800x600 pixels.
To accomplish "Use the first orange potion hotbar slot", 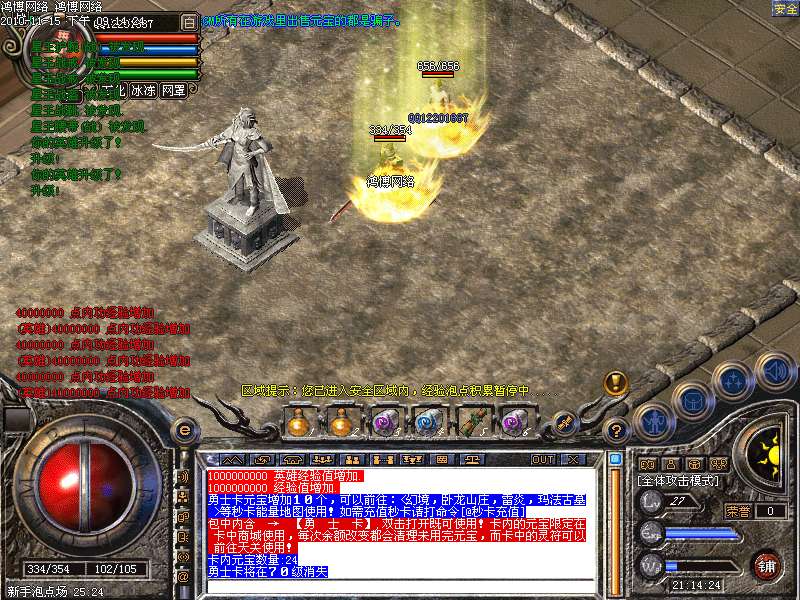I will coord(297,424).
